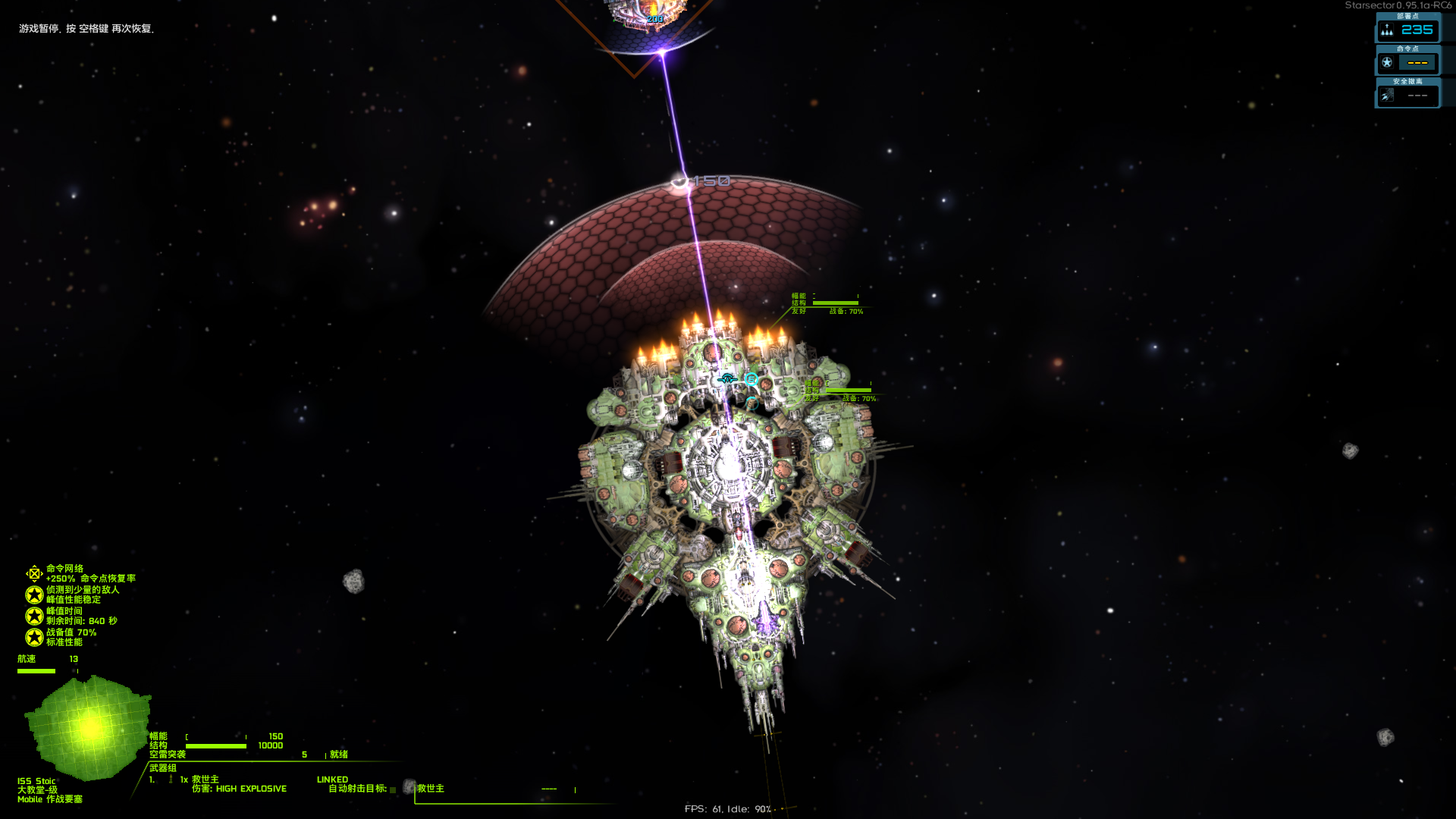This screenshot has height=819, width=1456.
Task: Toggle weapon group 1 LINKED fire mode
Action: tap(332, 779)
